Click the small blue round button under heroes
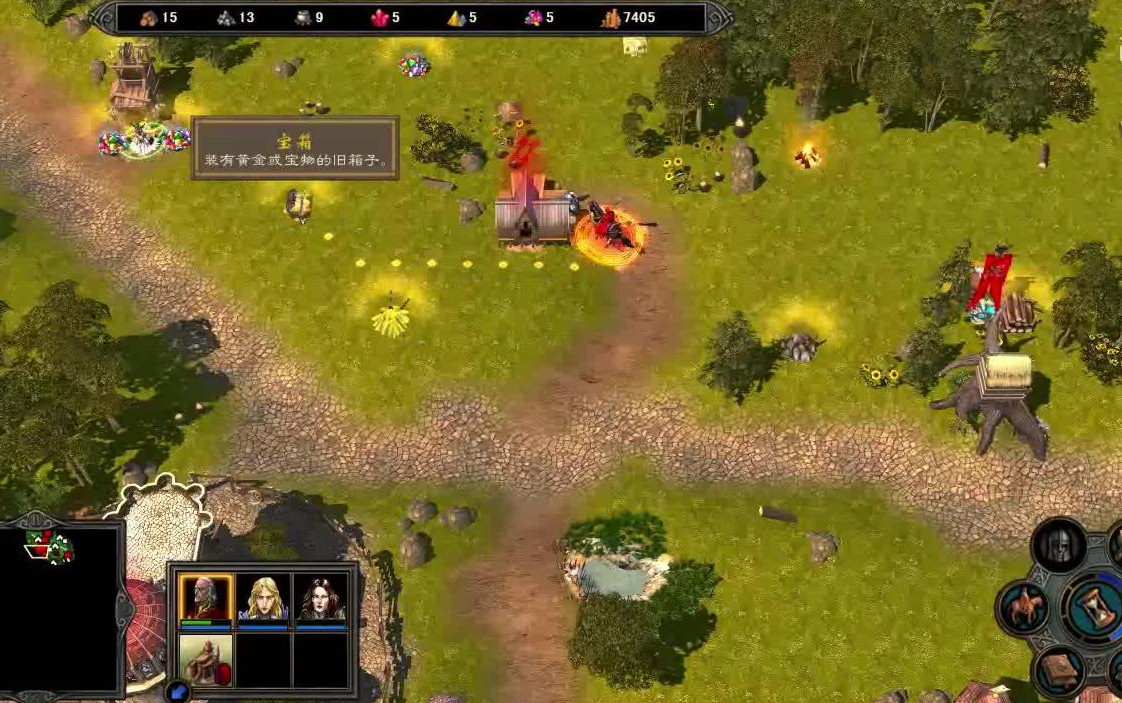The image size is (1122, 703). (178, 690)
